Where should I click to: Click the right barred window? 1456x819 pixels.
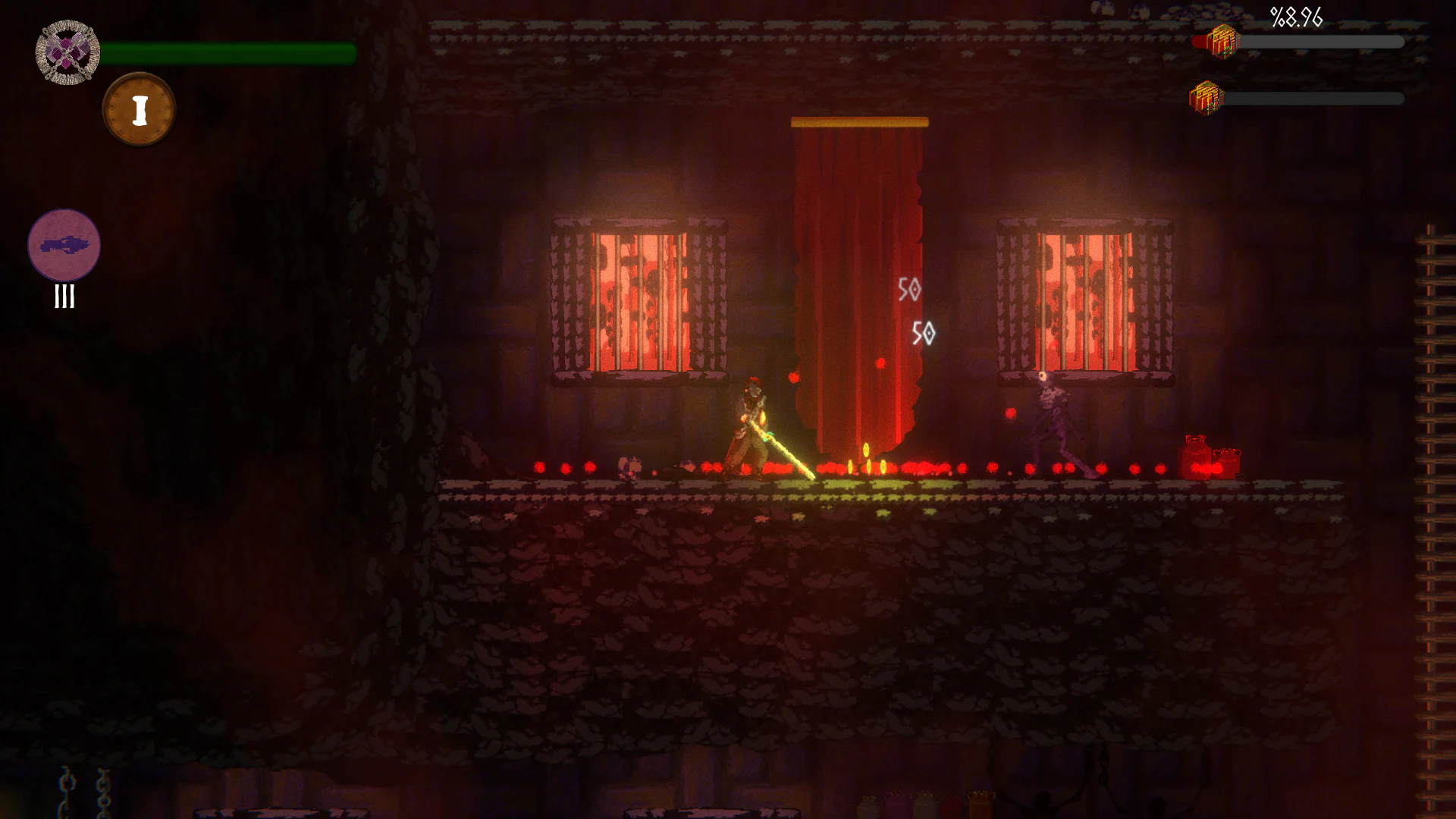click(x=1084, y=296)
